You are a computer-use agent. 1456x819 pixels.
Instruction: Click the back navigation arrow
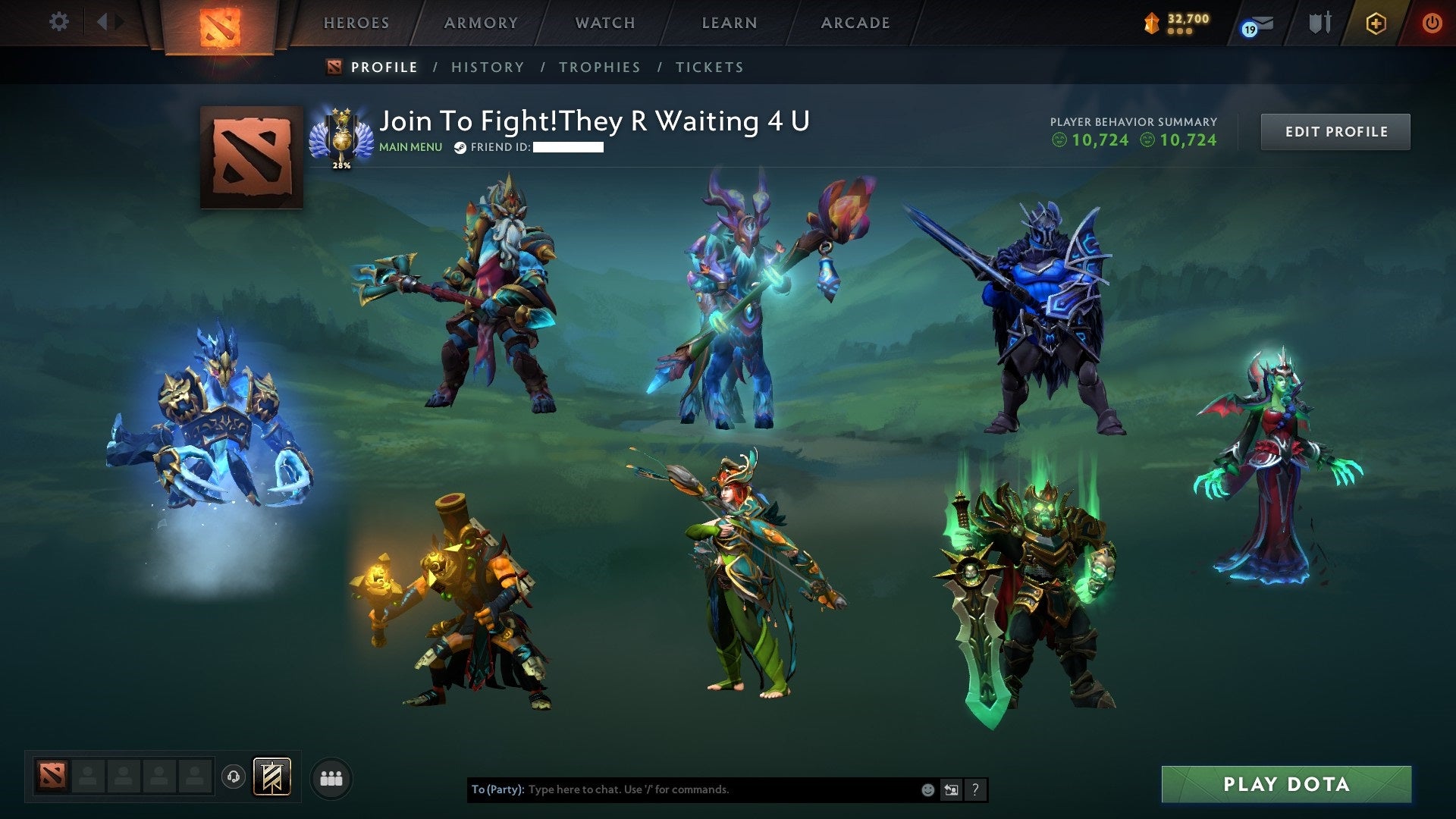coord(105,22)
